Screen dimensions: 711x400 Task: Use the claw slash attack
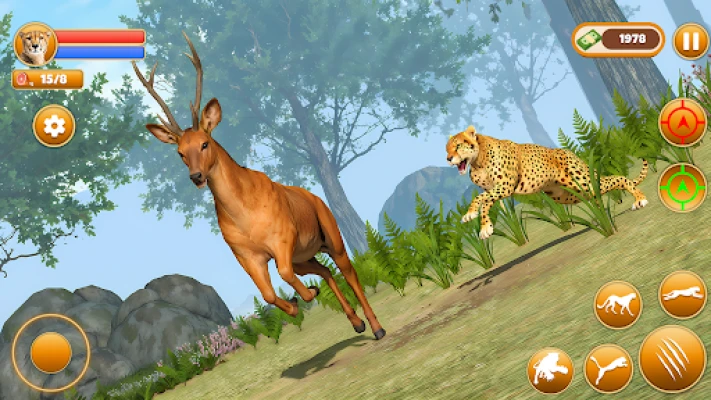[x=672, y=358]
